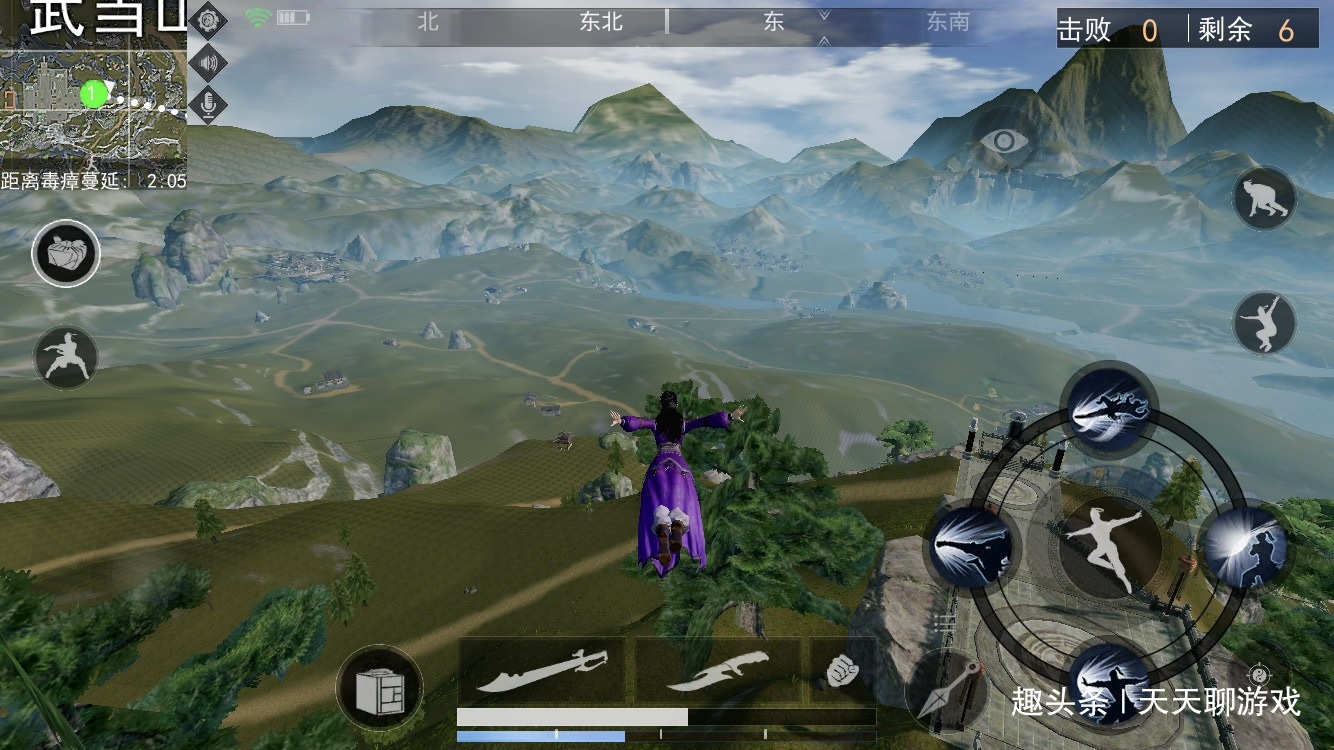Image resolution: width=1334 pixels, height=750 pixels.
Task: Toggle the eye free-look icon
Action: click(1004, 141)
